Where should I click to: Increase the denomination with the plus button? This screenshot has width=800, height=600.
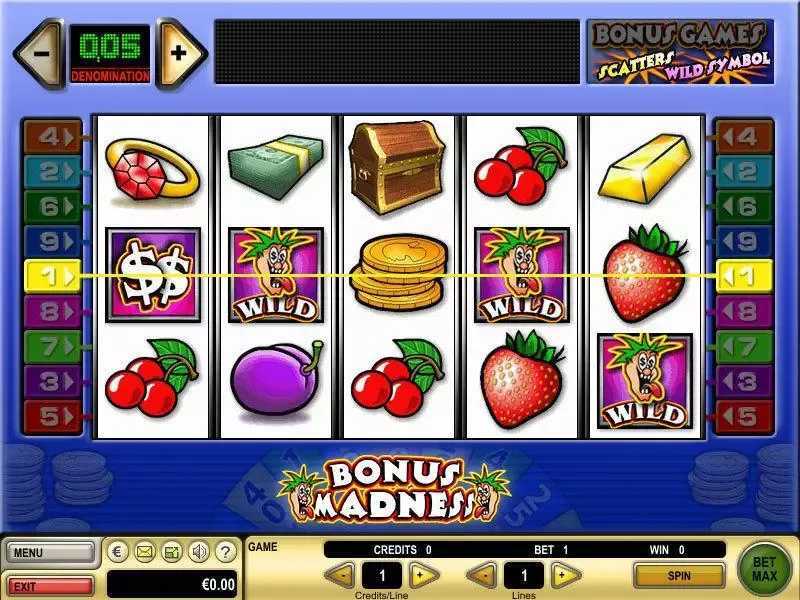pyautogui.click(x=179, y=53)
